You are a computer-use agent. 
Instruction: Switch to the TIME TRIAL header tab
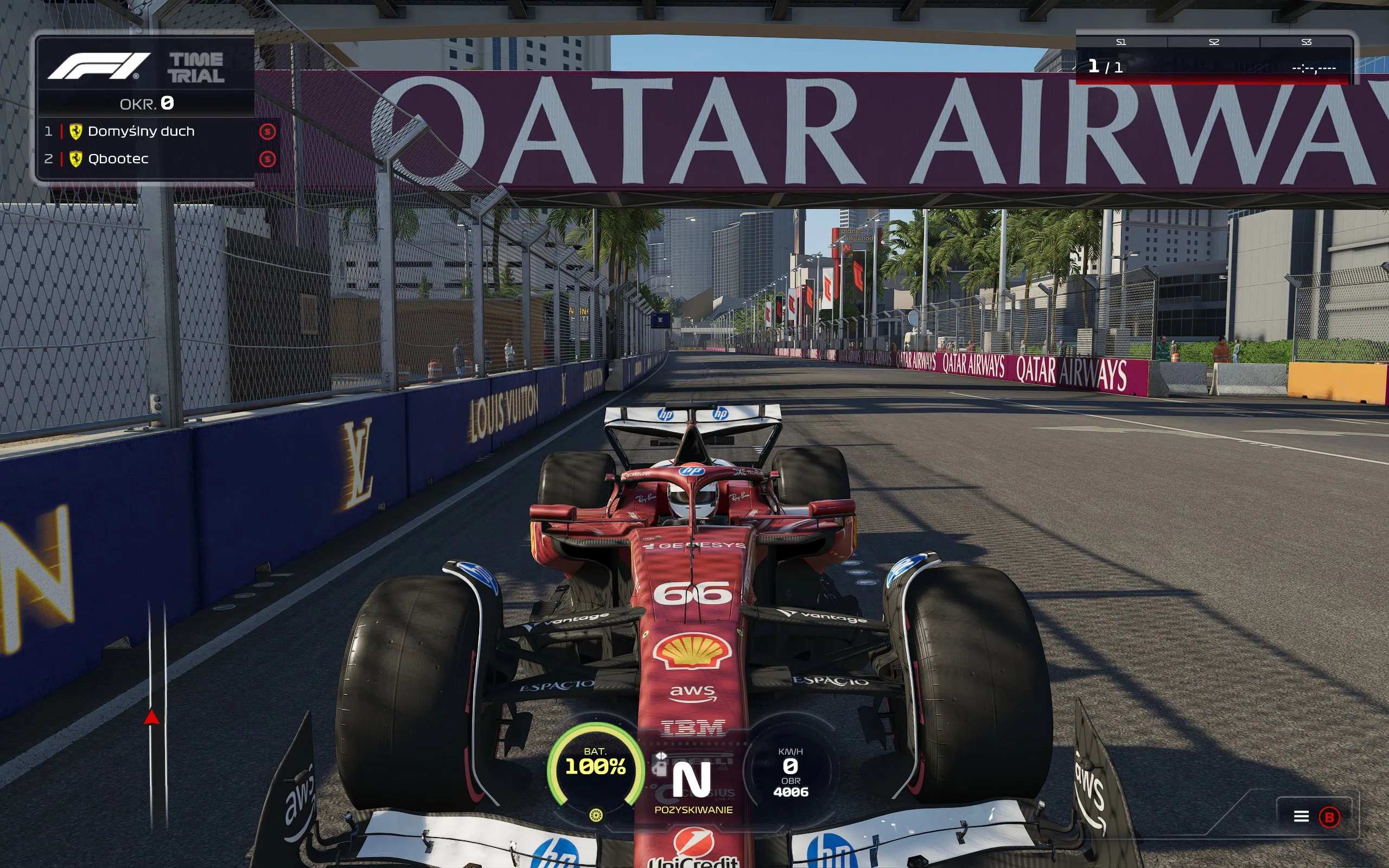[196, 67]
